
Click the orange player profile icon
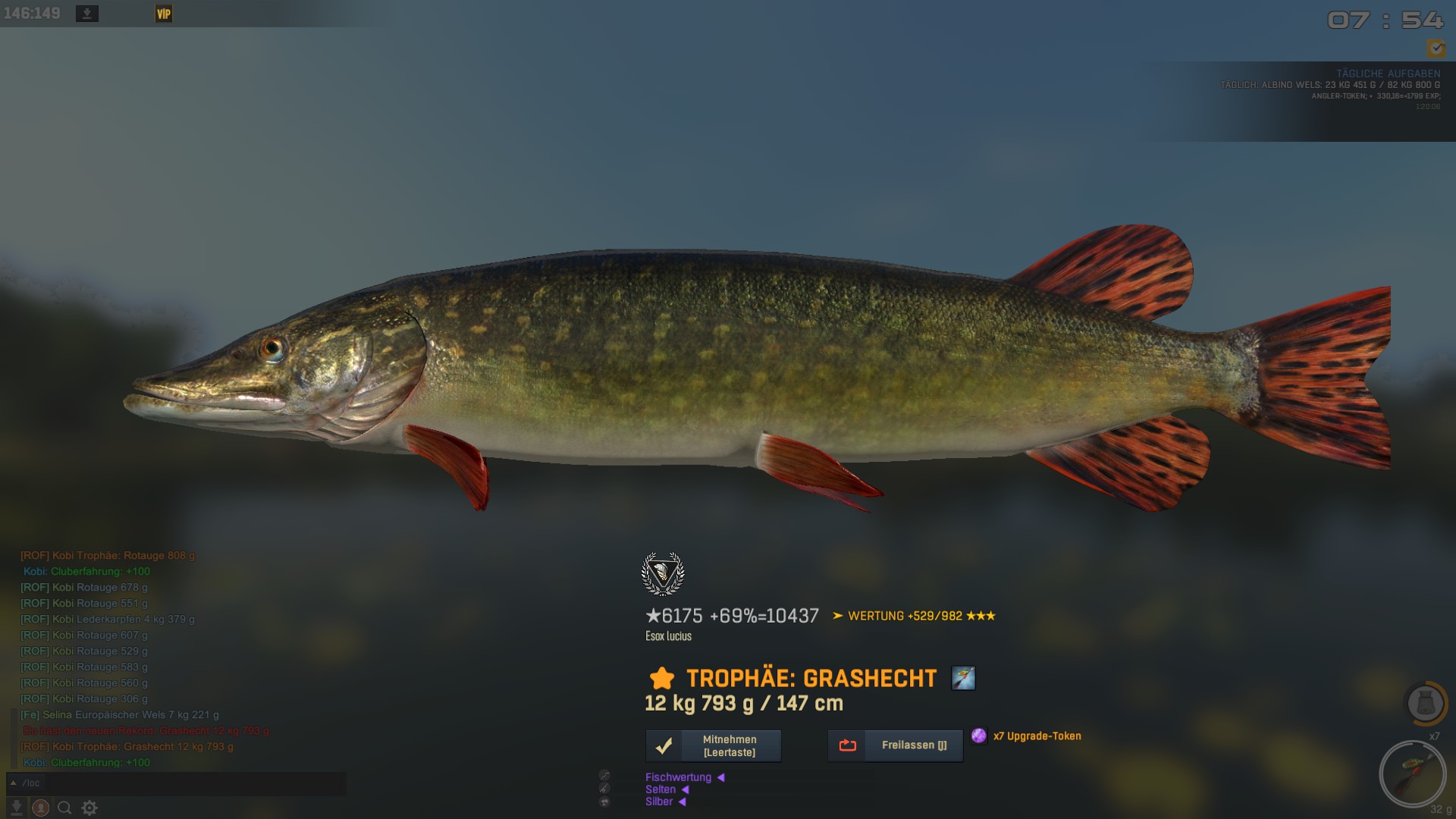pyautogui.click(x=41, y=808)
